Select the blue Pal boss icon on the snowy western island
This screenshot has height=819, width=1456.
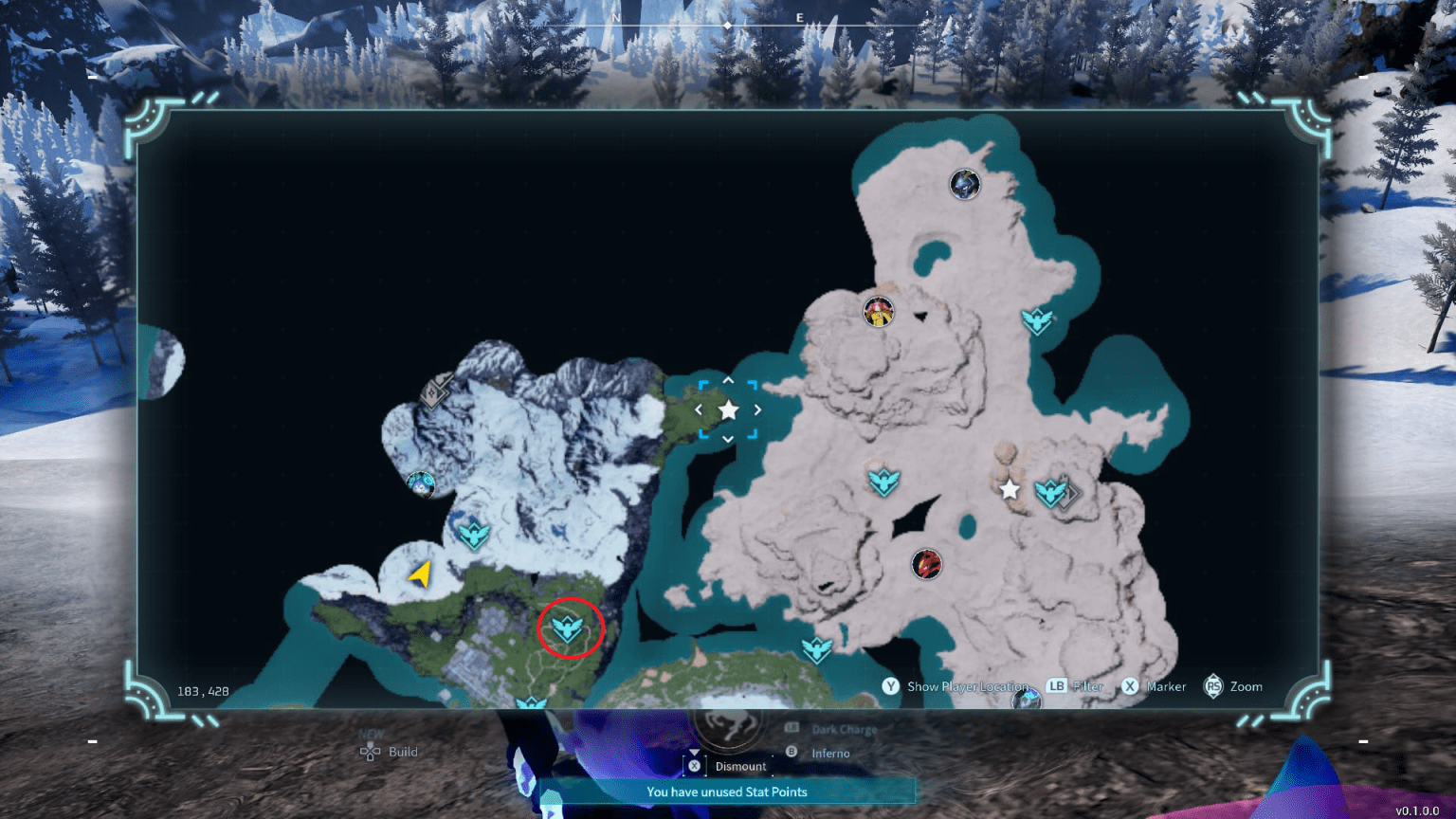tap(422, 486)
